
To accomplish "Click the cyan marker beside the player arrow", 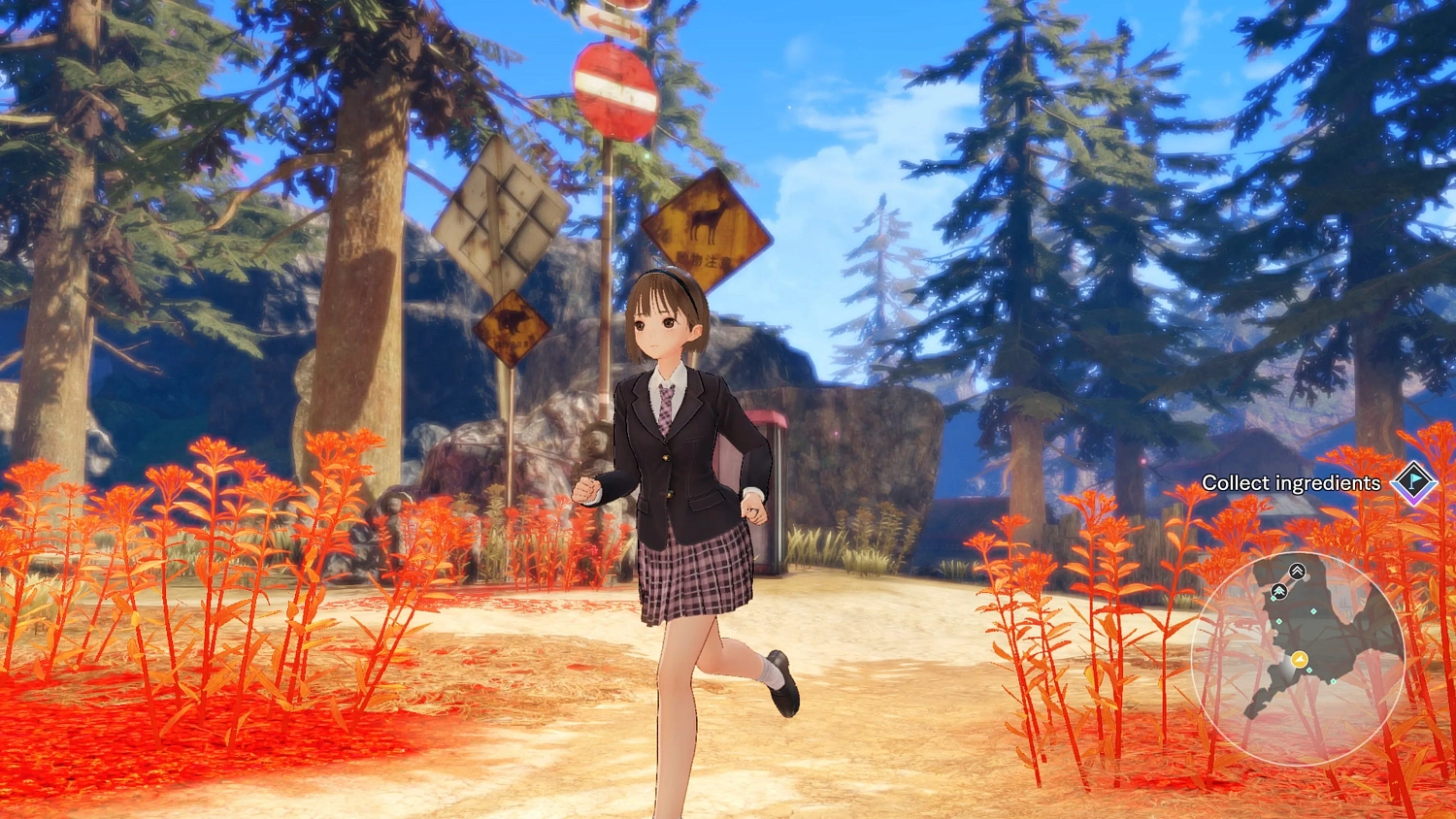I will [x=1309, y=670].
